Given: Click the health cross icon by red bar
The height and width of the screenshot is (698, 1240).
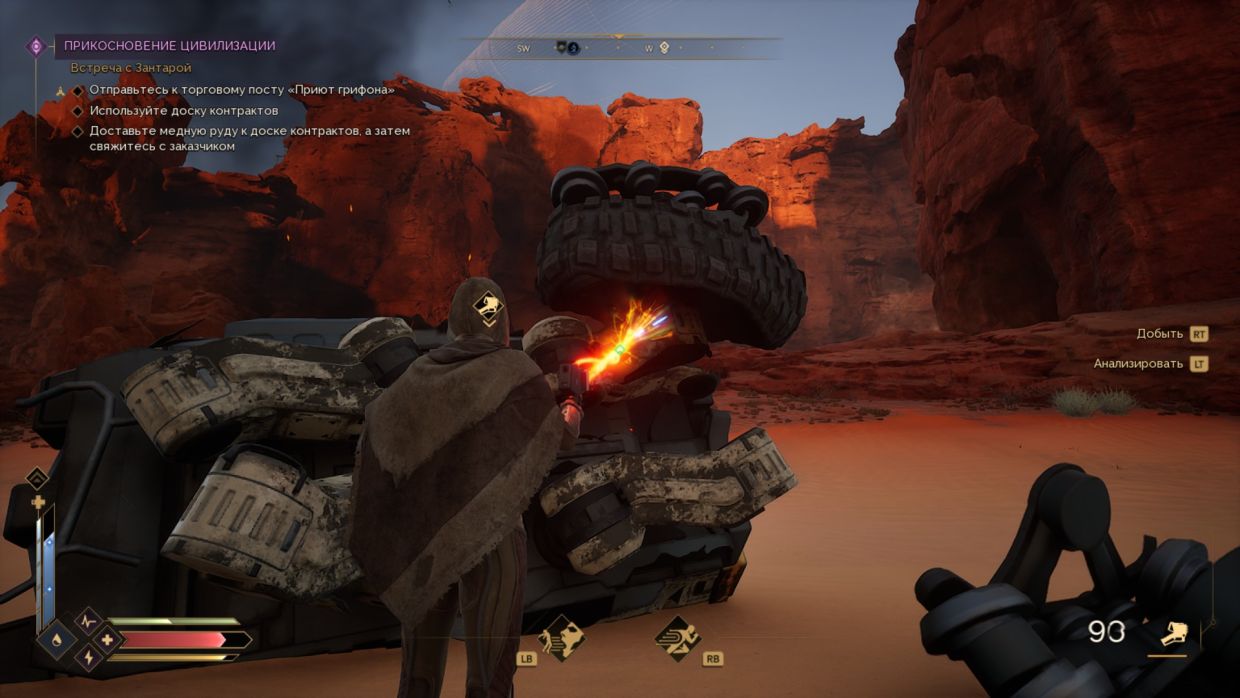Looking at the screenshot, I should click(107, 640).
